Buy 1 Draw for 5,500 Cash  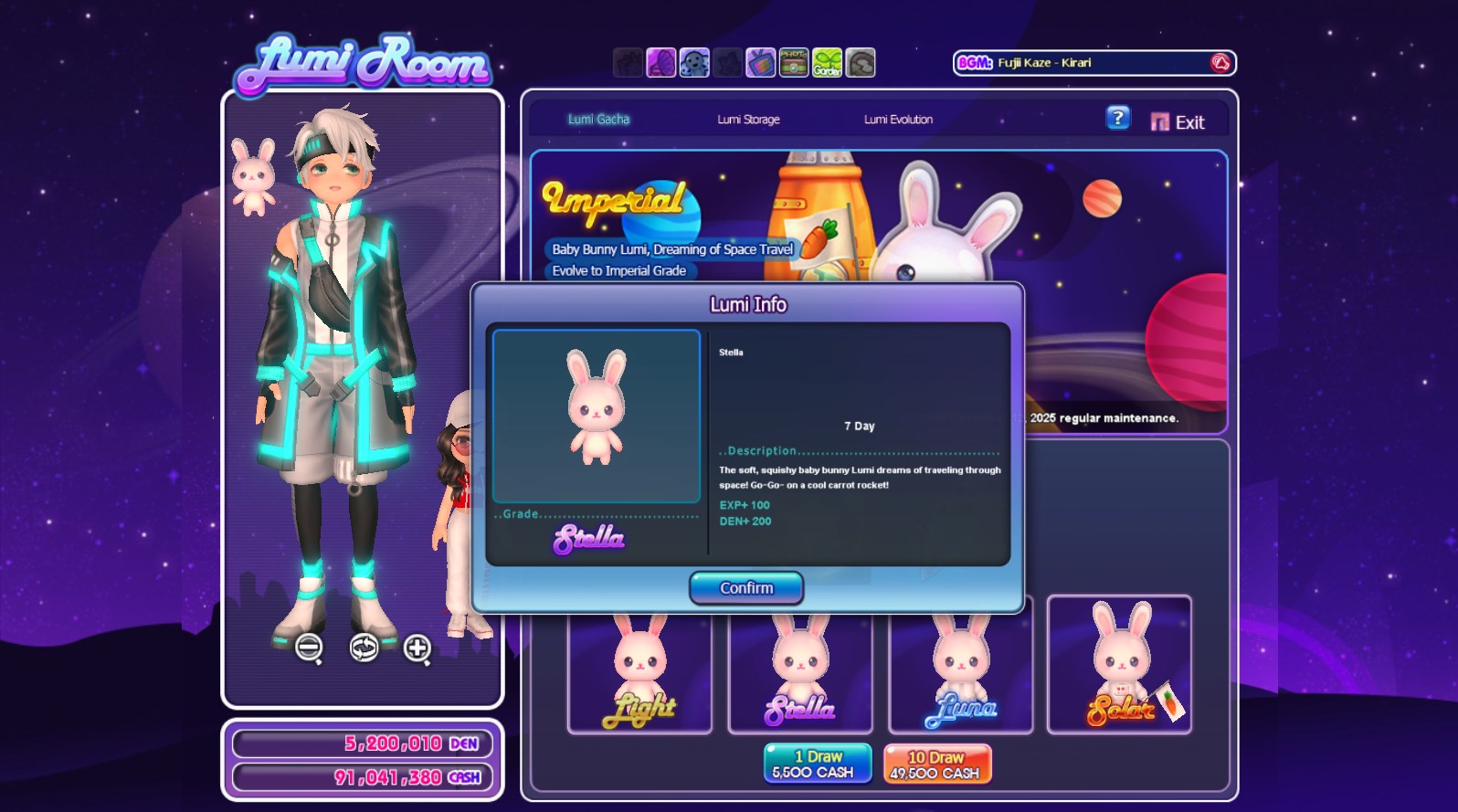click(x=817, y=764)
